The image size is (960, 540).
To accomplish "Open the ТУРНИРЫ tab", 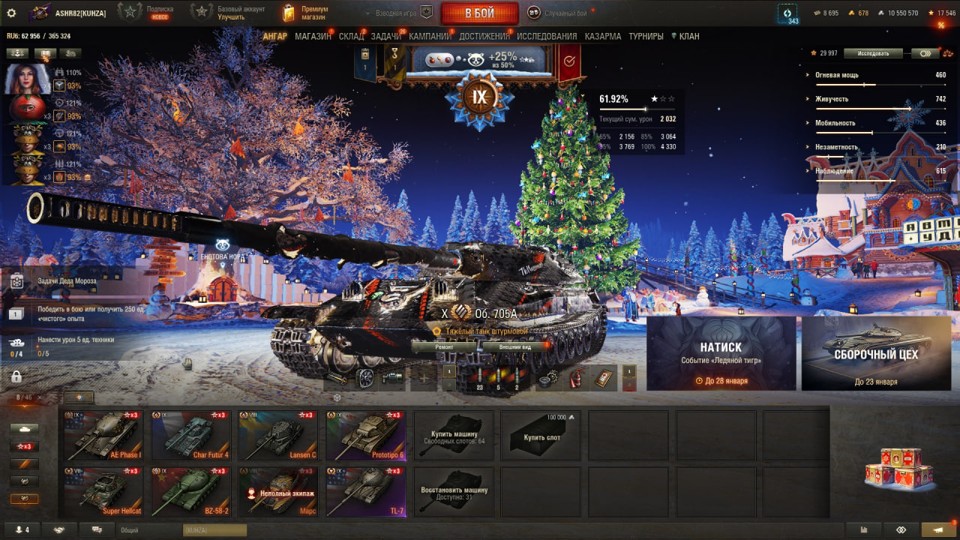I will pyautogui.click(x=646, y=36).
